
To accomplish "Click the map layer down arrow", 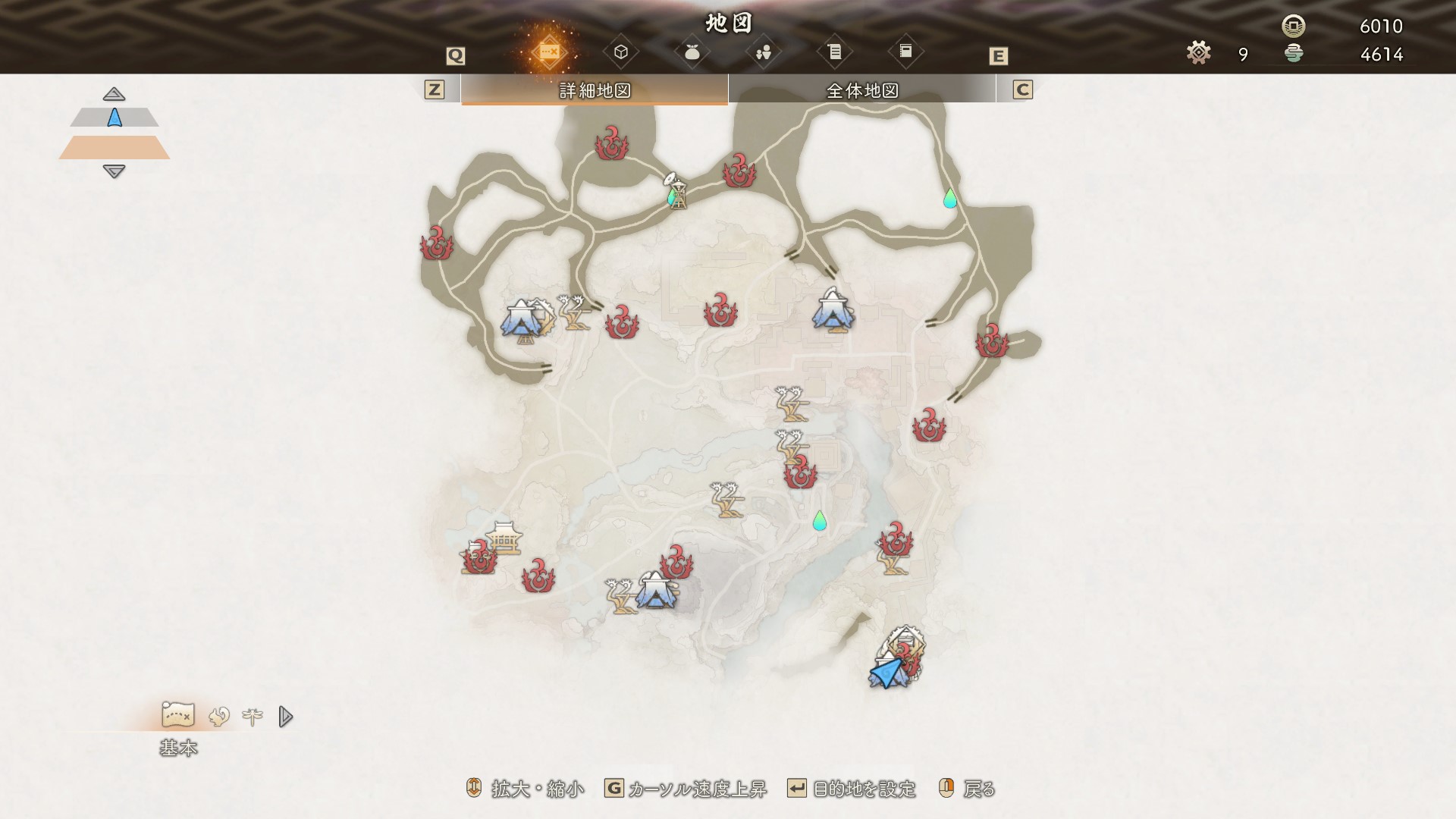I will click(x=114, y=172).
